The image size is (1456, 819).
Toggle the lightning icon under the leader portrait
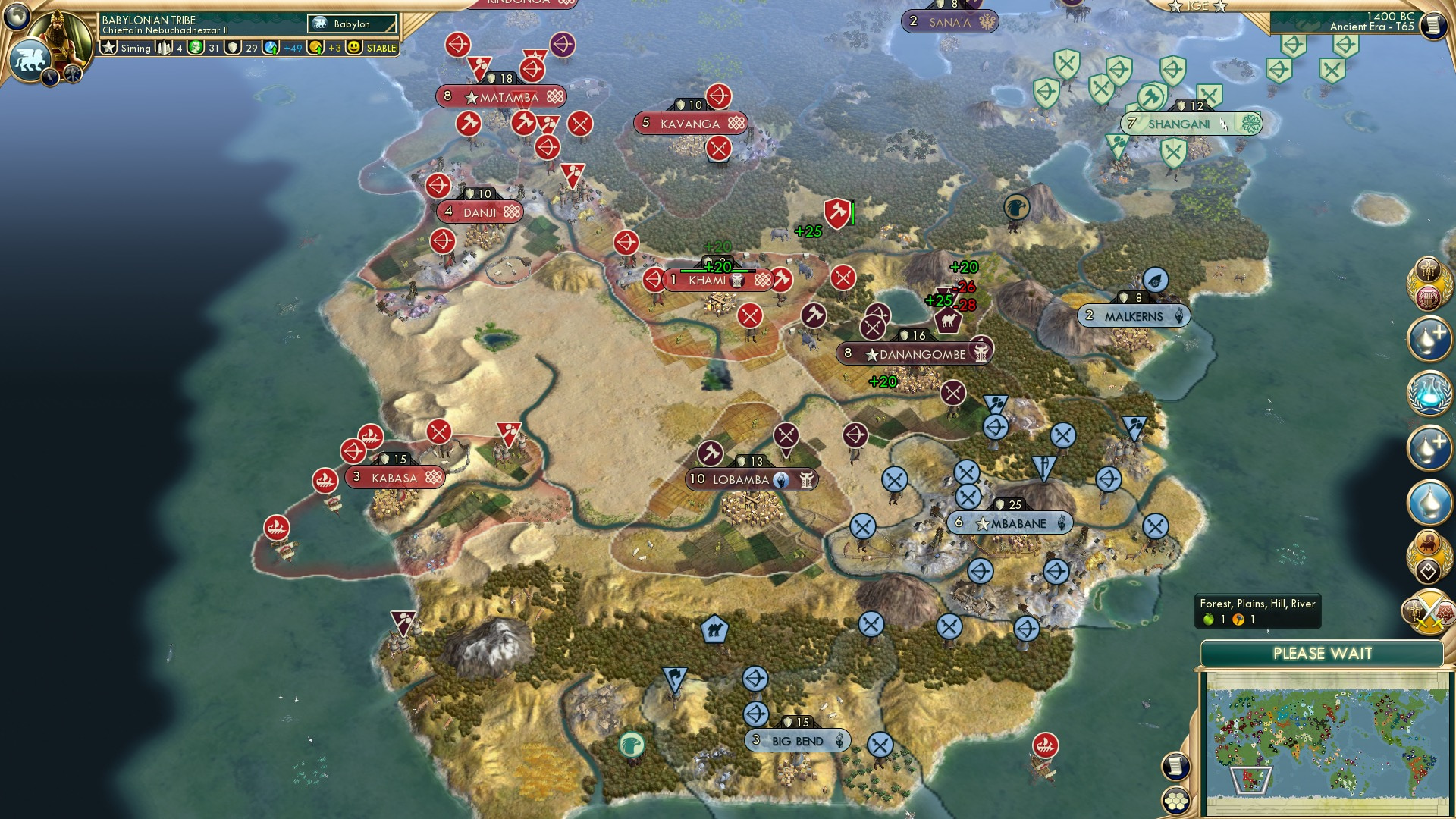coord(50,78)
